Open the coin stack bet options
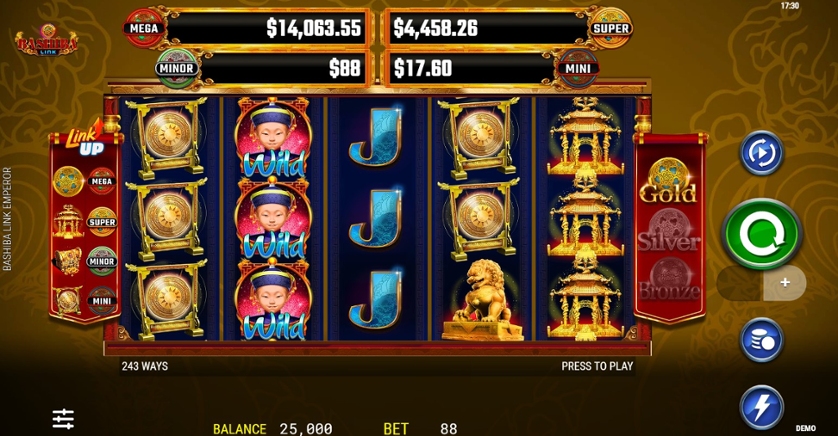This screenshot has height=436, width=838. [761, 339]
